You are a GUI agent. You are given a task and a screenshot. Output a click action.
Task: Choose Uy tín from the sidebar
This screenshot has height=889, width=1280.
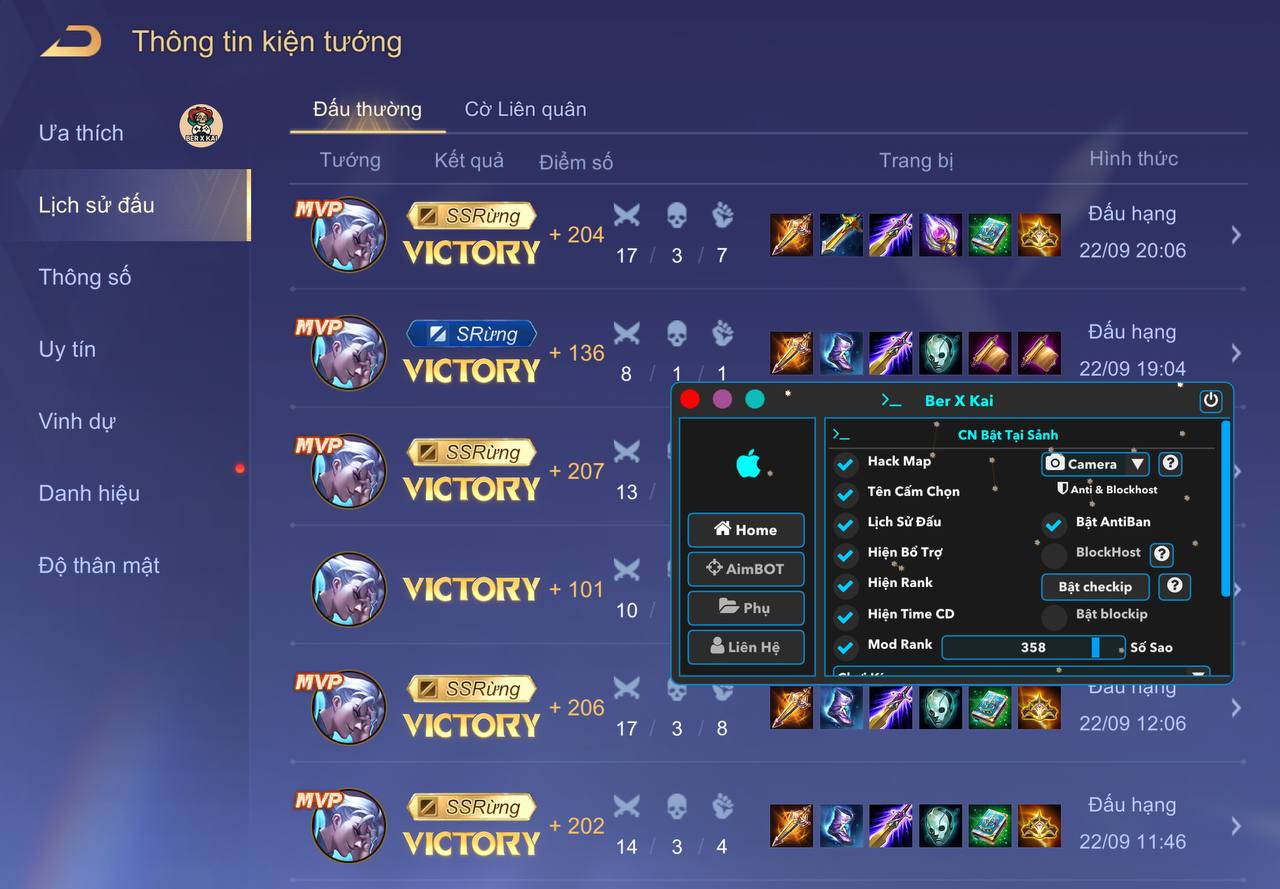click(x=67, y=349)
